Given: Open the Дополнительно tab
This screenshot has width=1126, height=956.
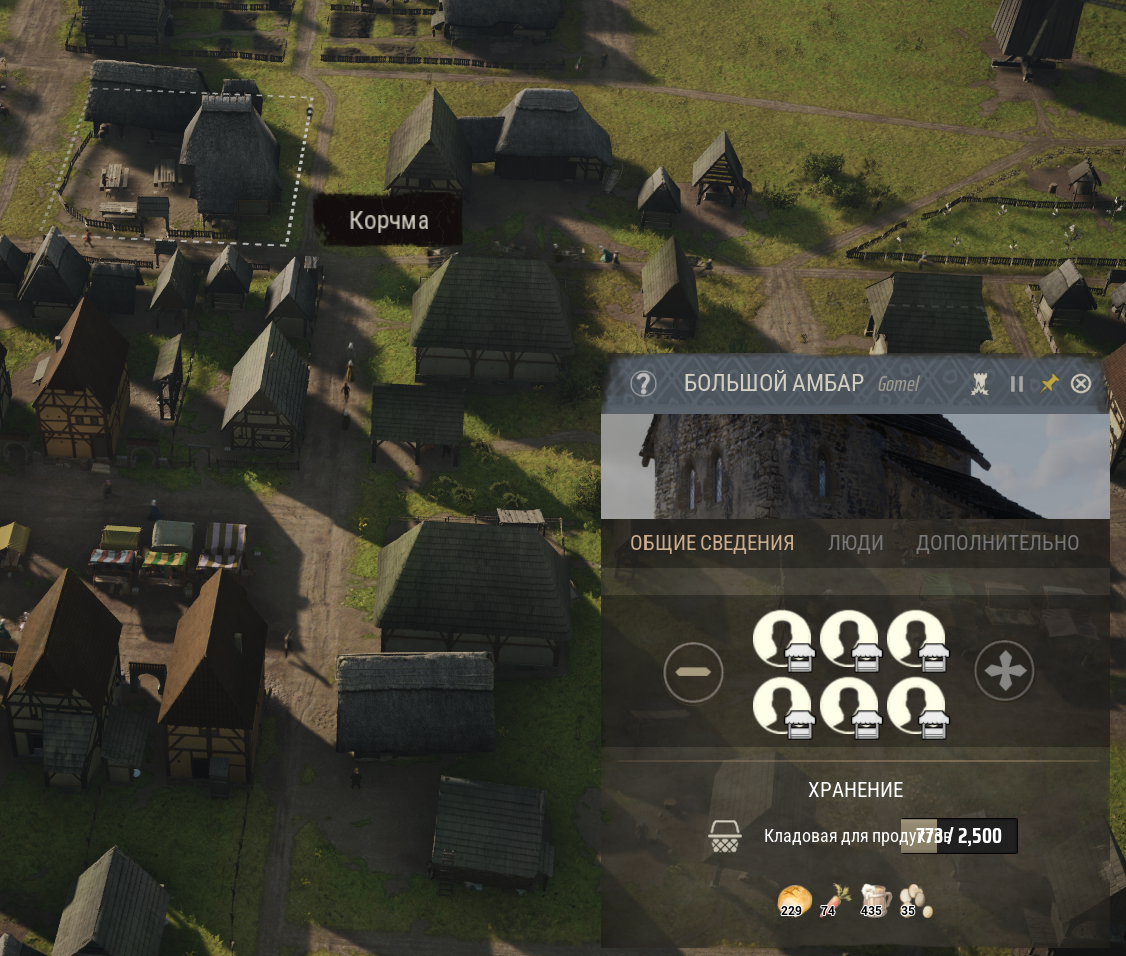Looking at the screenshot, I should (x=997, y=543).
